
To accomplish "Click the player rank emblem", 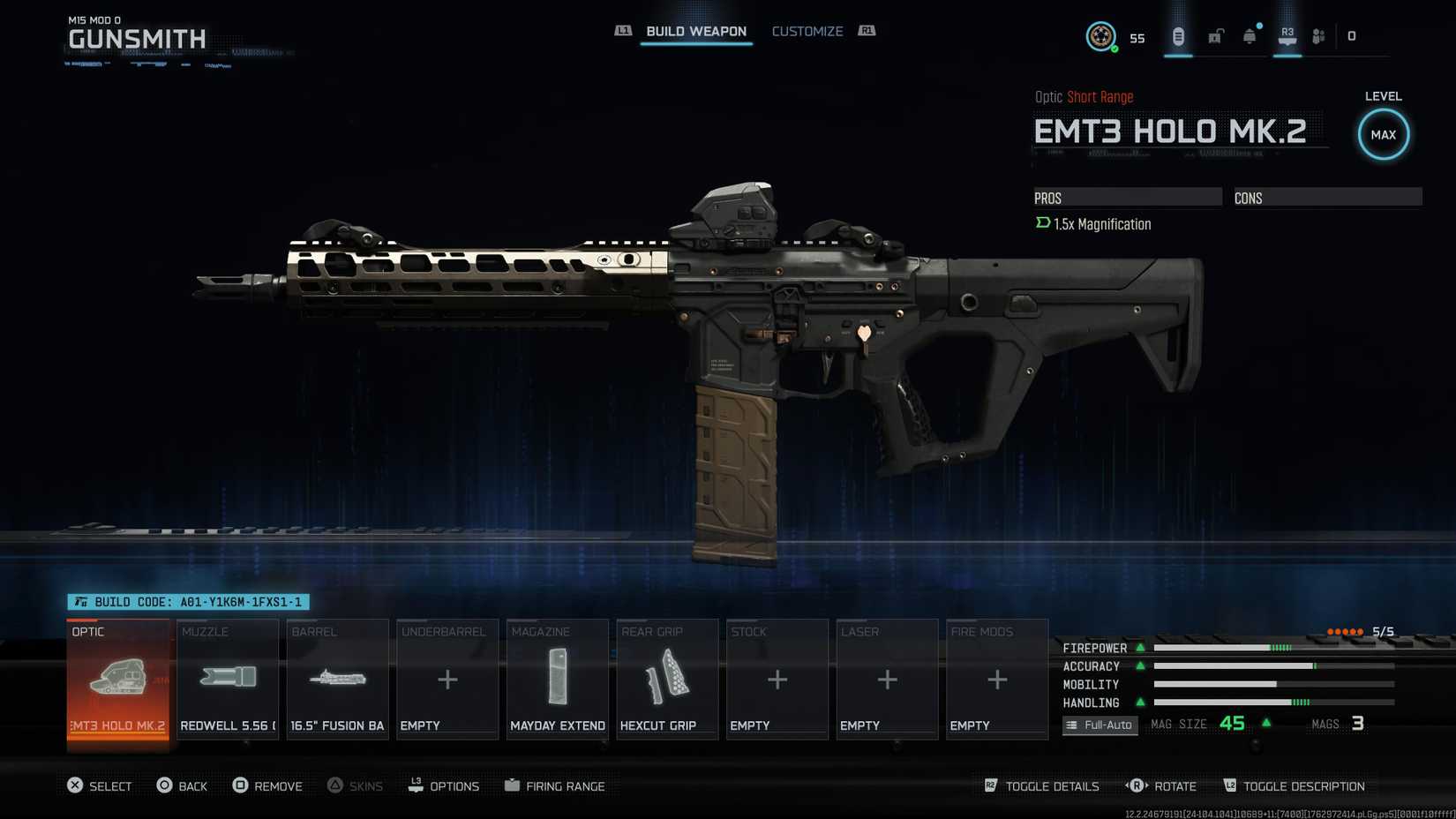I will pos(1100,36).
